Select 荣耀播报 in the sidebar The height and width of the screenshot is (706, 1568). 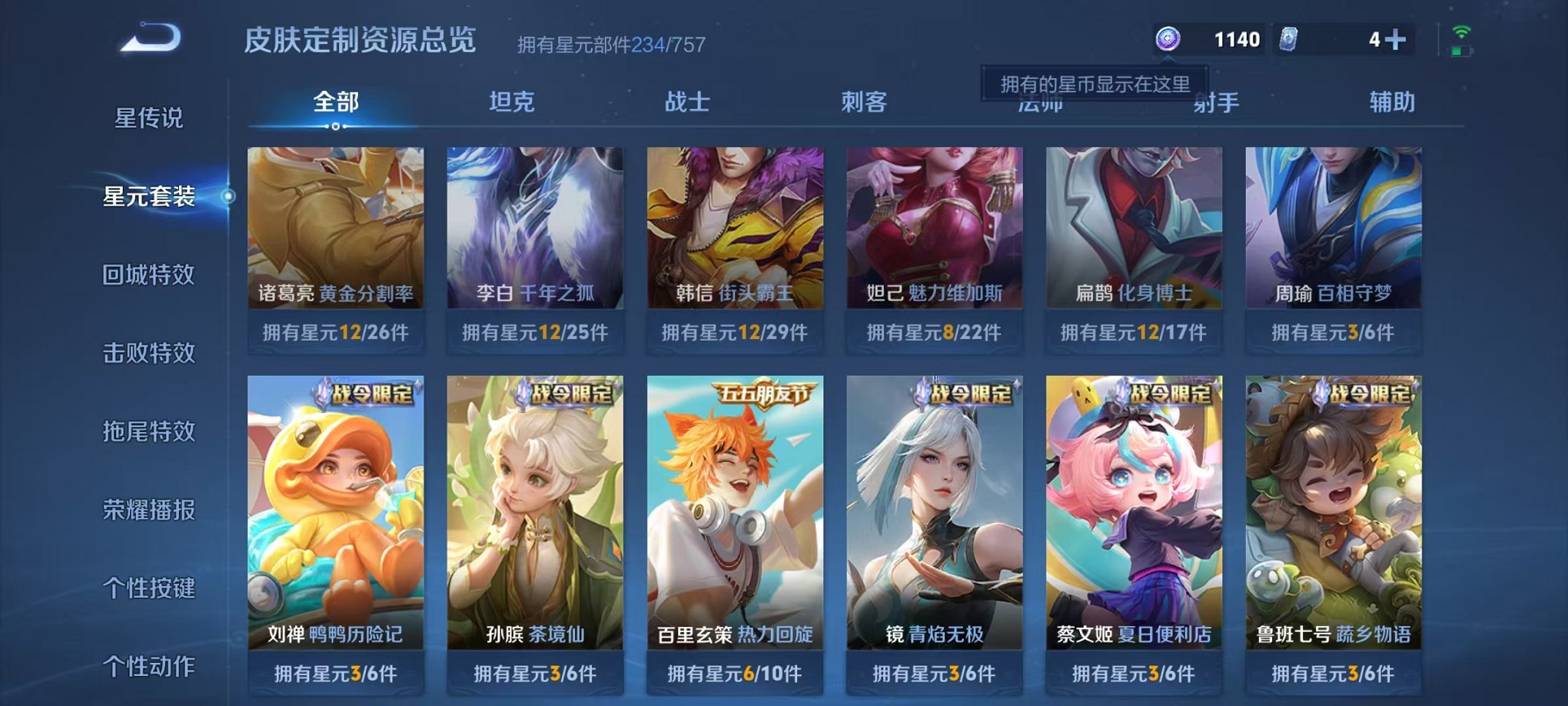tap(151, 510)
